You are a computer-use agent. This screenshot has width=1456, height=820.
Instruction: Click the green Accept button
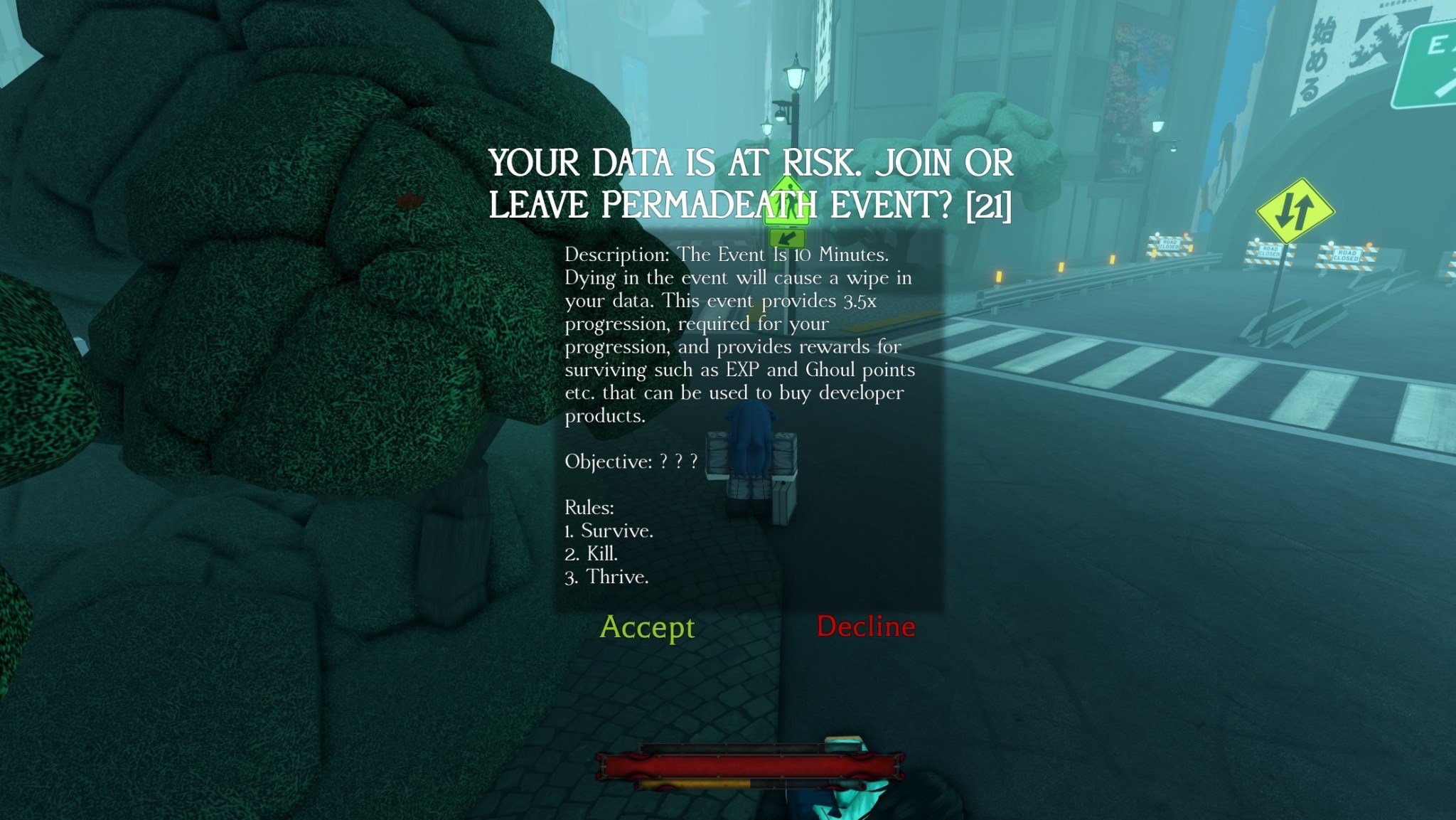[648, 627]
